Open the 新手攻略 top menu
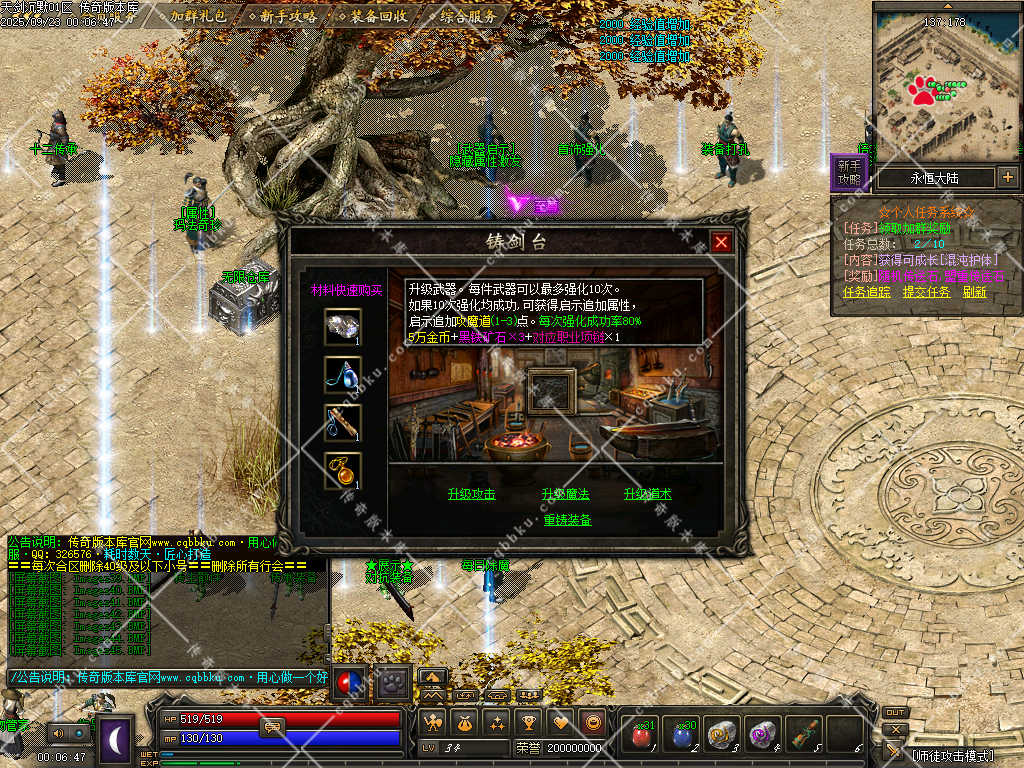This screenshot has height=768, width=1024. (288, 16)
